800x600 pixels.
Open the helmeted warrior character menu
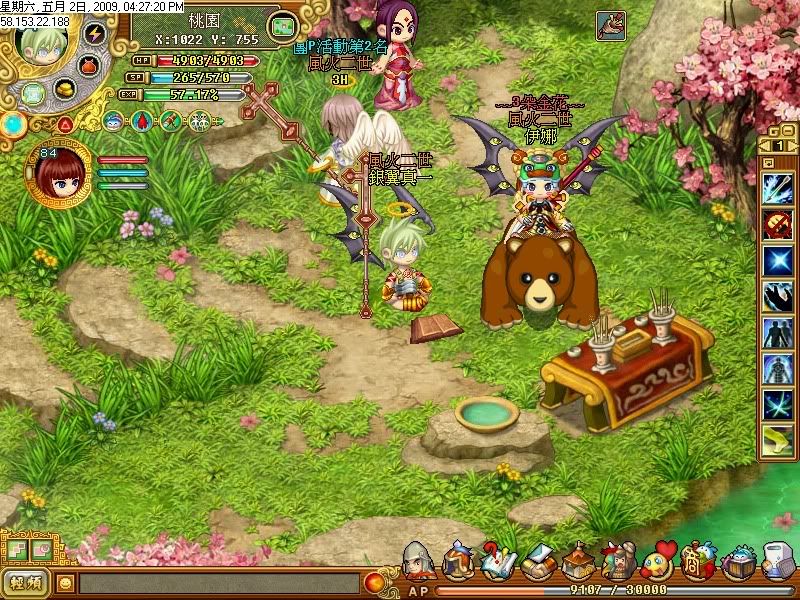(x=419, y=561)
